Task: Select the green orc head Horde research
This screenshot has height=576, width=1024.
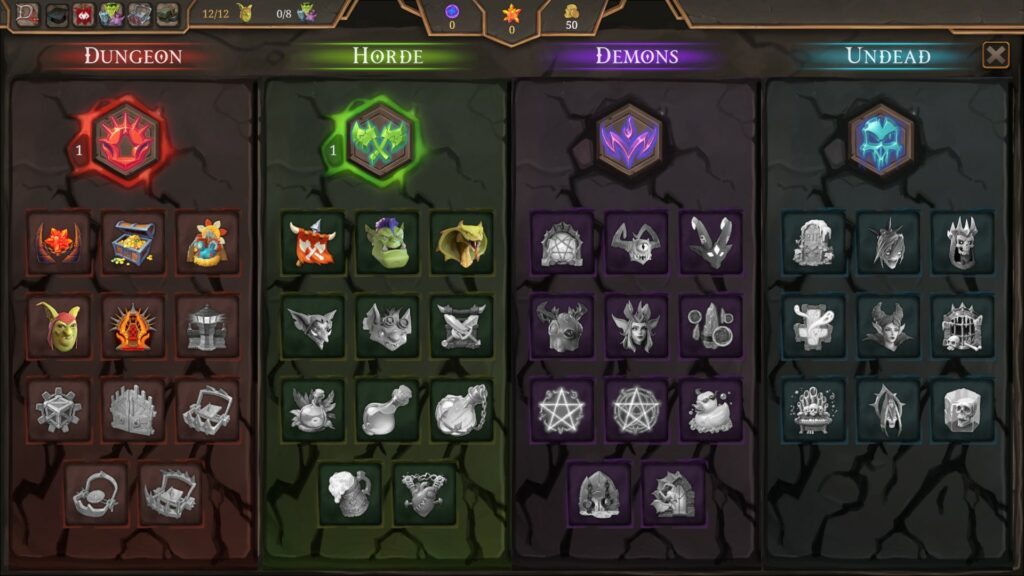Action: [x=387, y=242]
